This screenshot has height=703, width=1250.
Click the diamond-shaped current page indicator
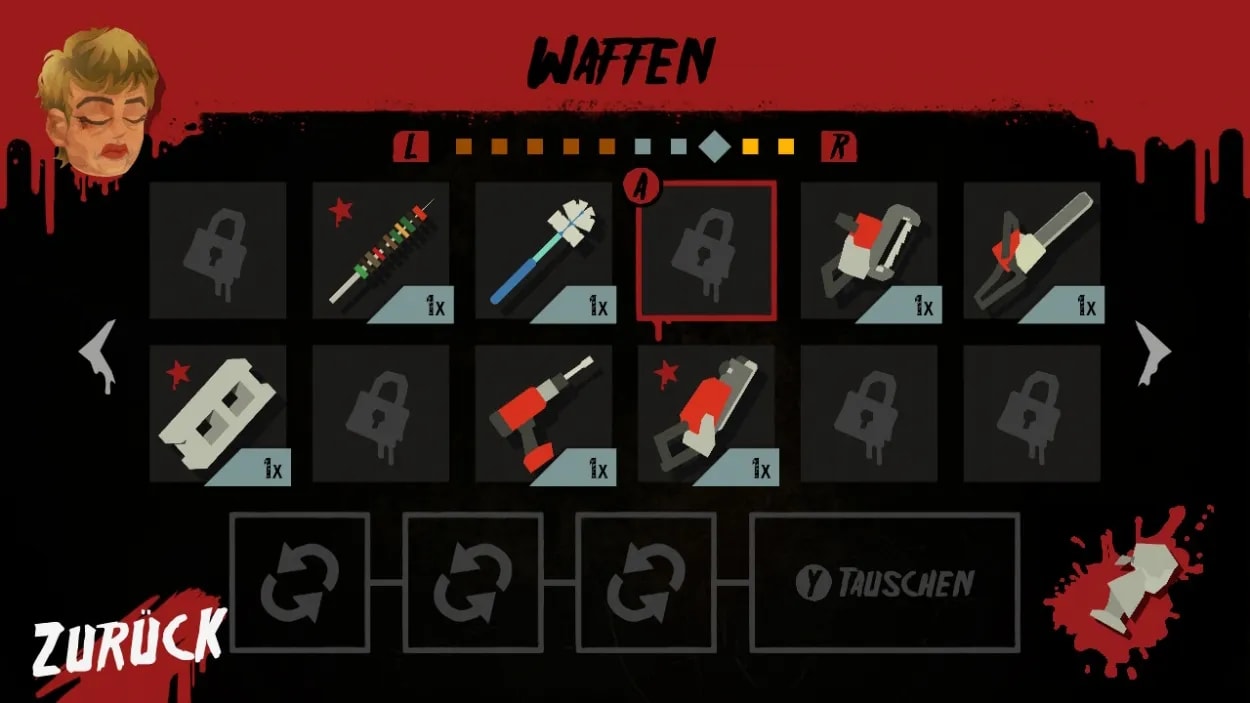point(715,147)
